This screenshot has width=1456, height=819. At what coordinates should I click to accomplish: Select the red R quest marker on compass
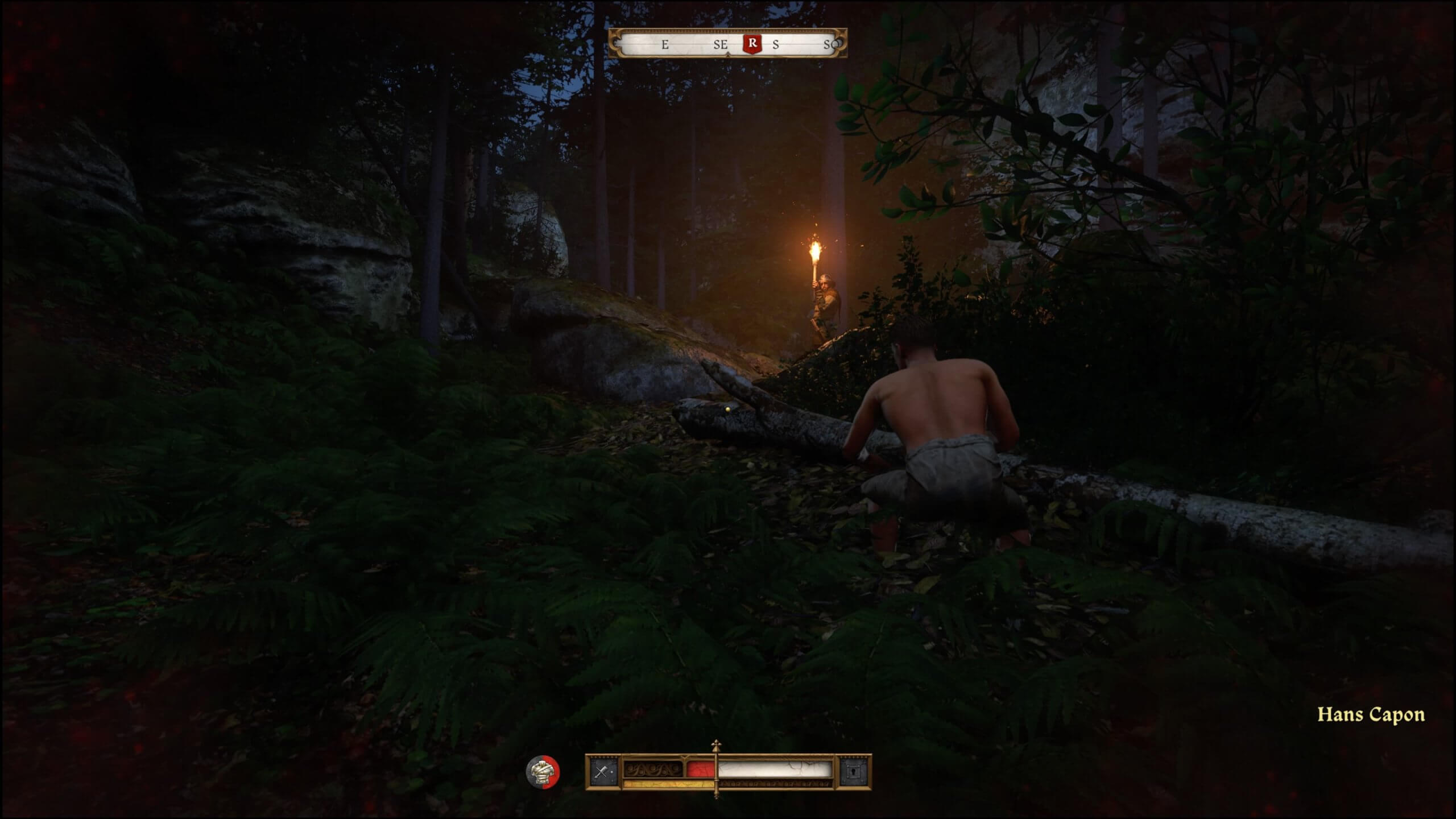[x=752, y=43]
